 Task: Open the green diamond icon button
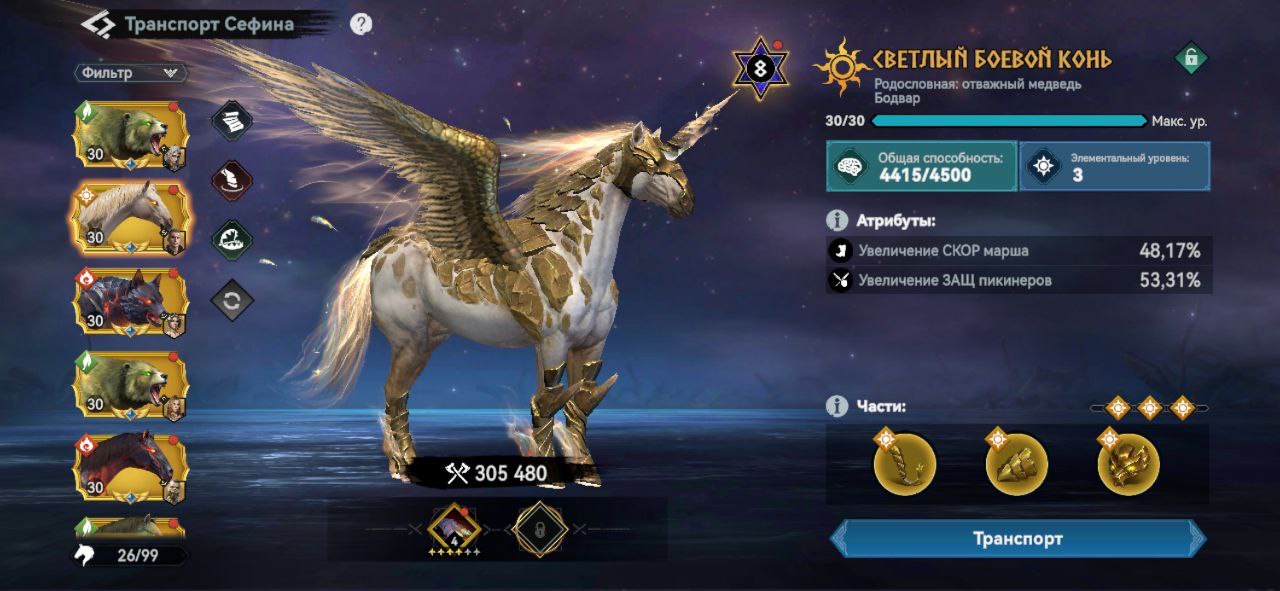[232, 240]
